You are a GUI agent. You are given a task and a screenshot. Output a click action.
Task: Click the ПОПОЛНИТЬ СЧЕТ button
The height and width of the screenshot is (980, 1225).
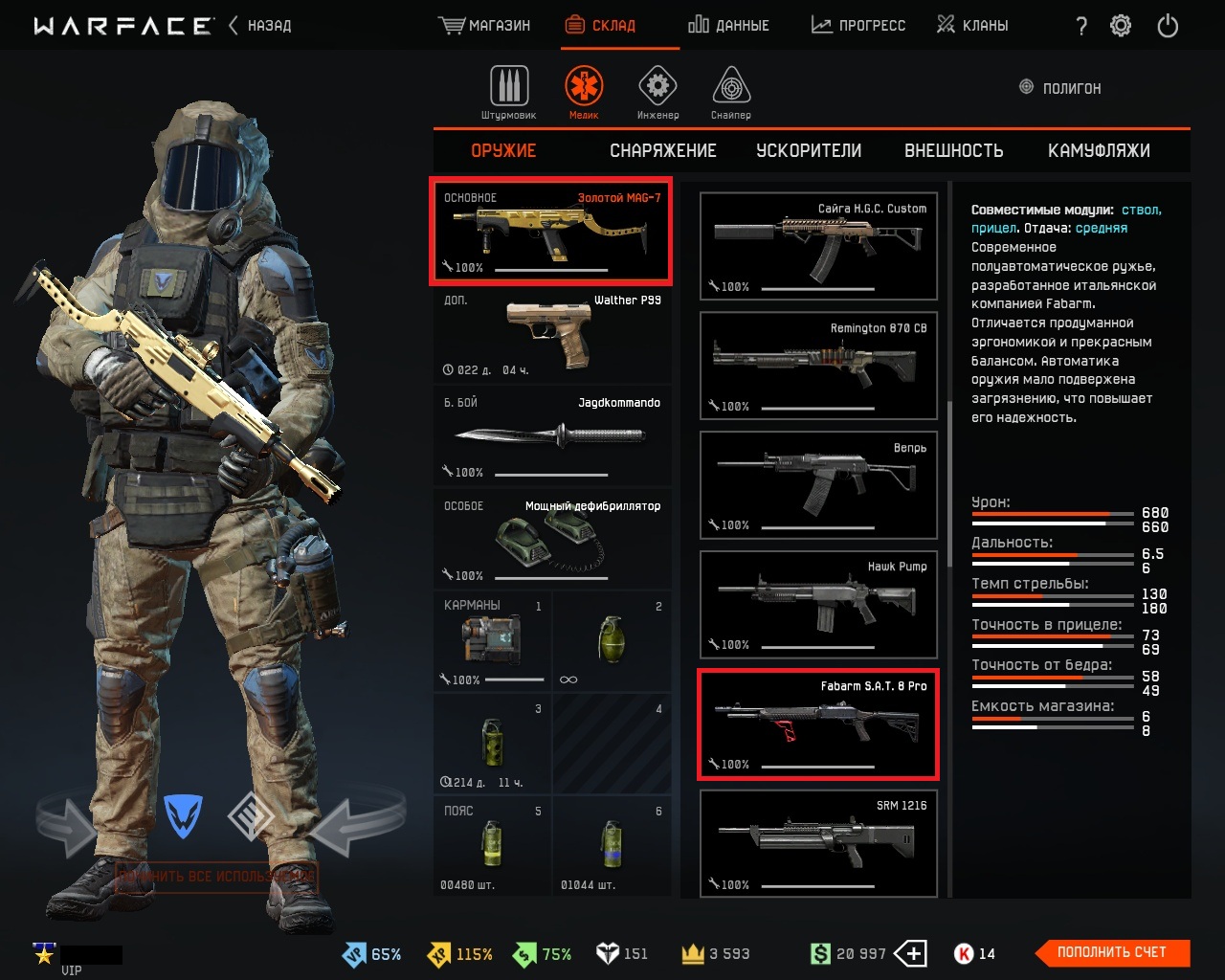[x=1111, y=952]
